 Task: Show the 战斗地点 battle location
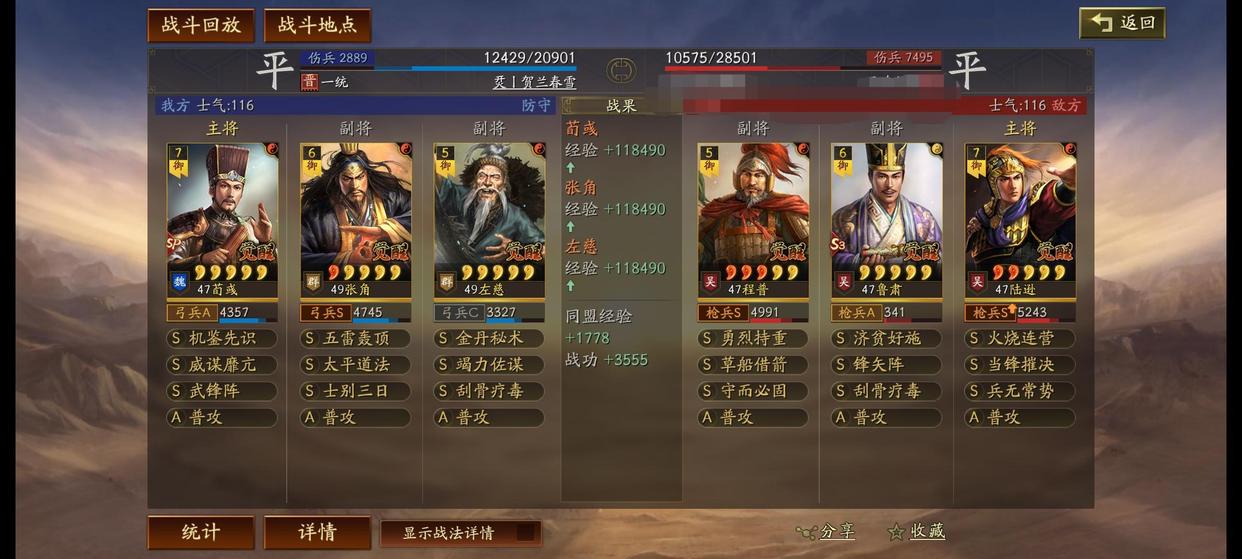tap(317, 25)
